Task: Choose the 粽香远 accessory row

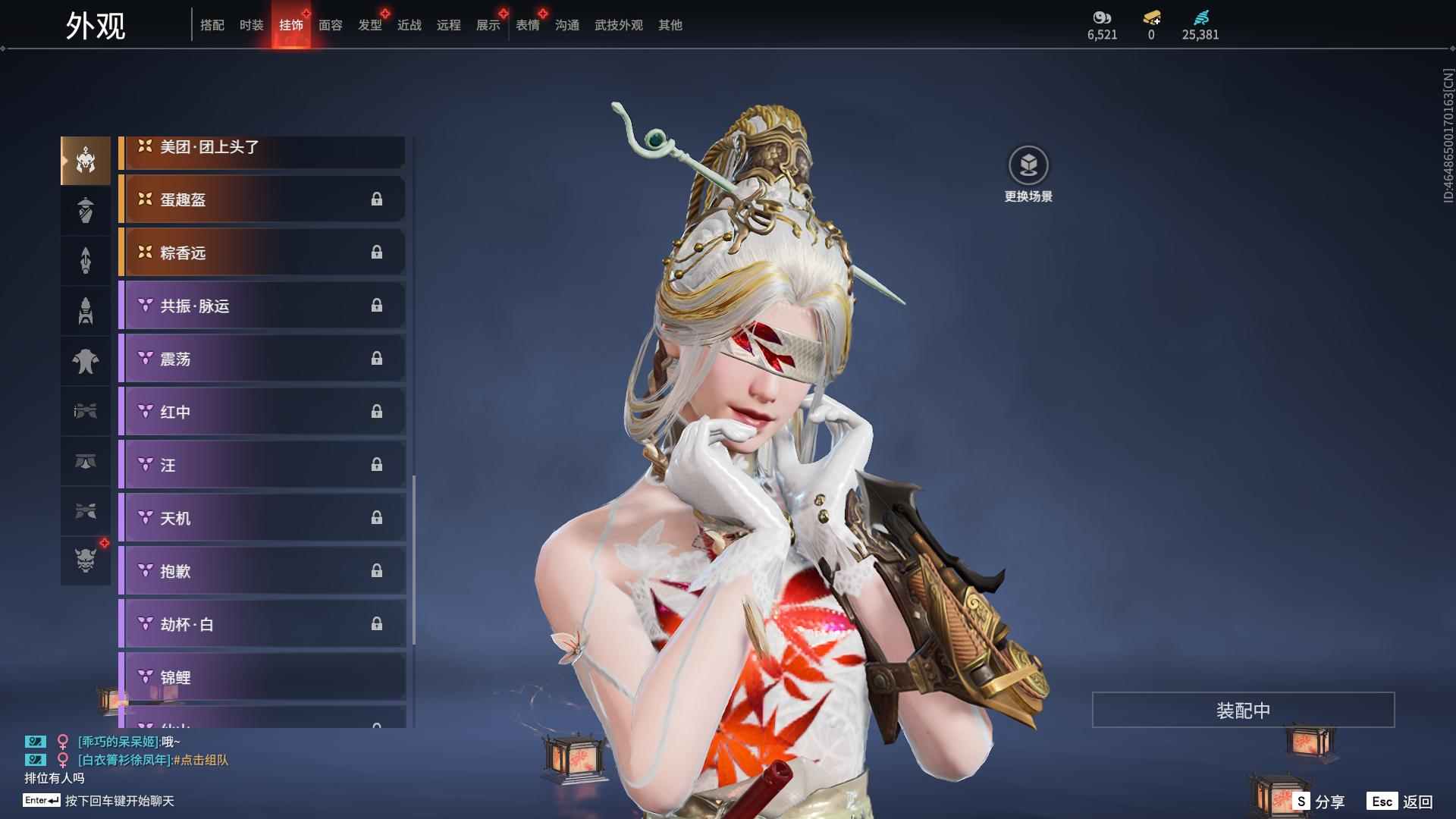Action: [262, 253]
